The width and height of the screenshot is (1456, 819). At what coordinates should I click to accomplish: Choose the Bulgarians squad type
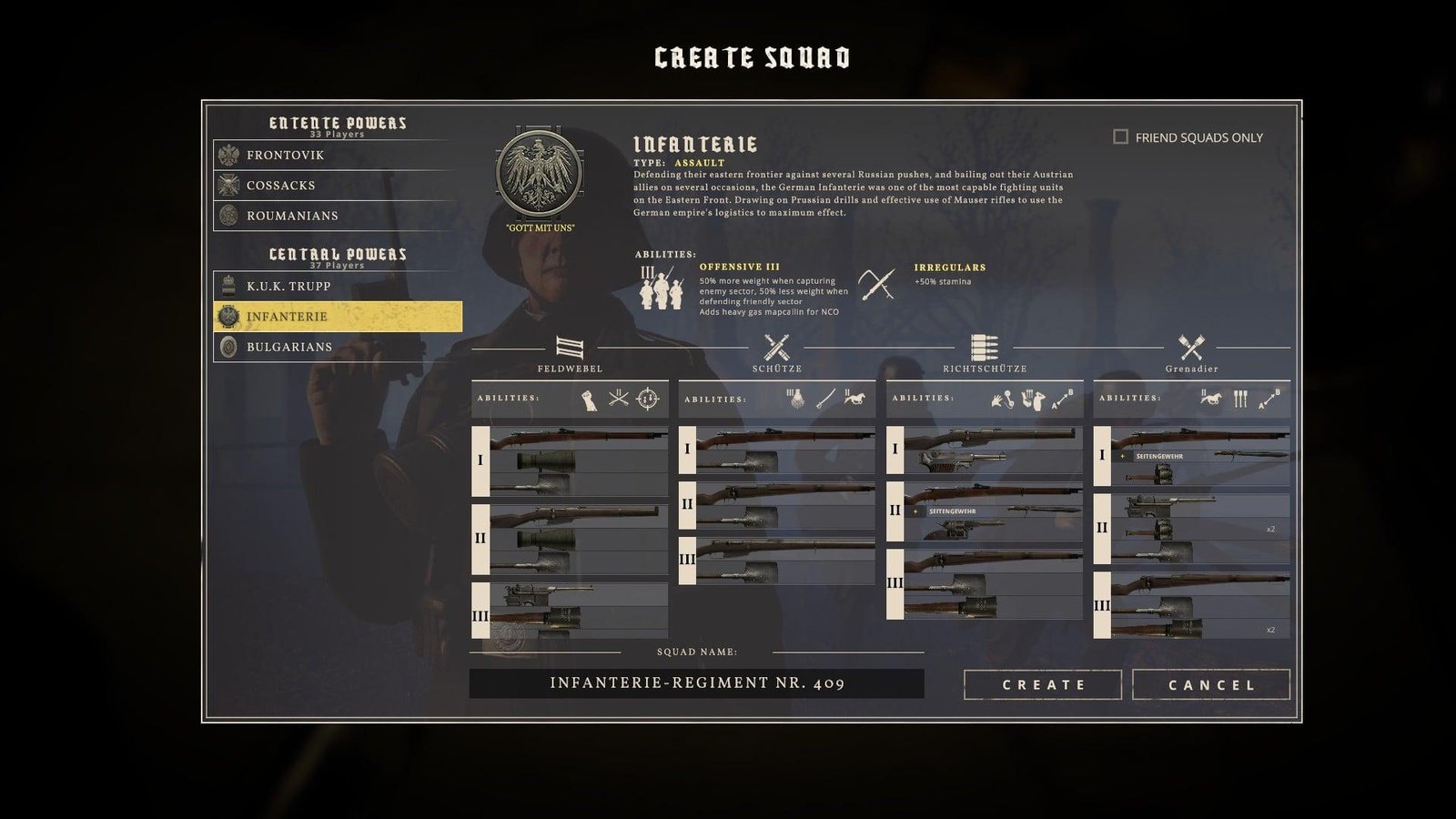337,347
